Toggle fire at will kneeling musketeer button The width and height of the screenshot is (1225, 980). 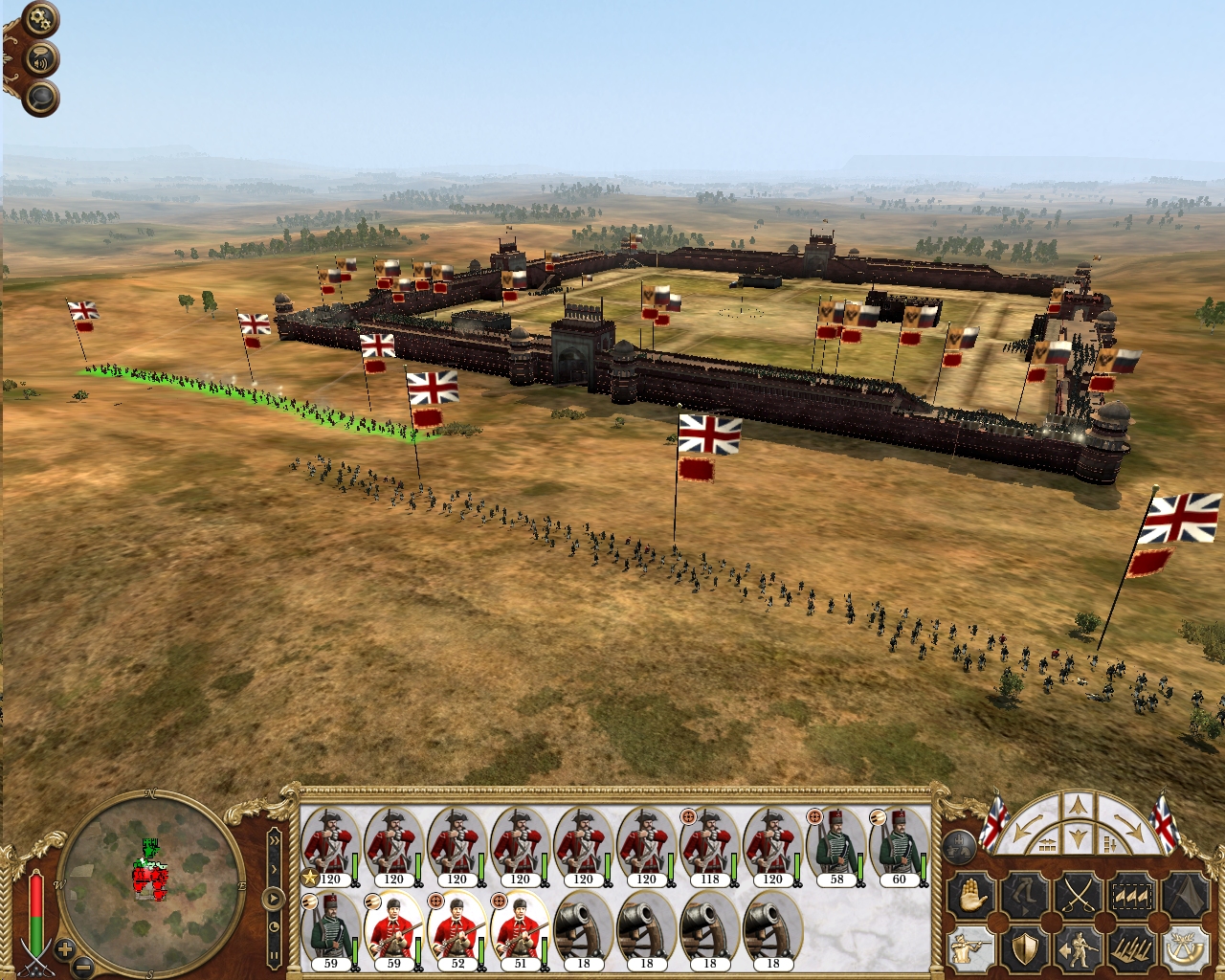pyautogui.click(x=969, y=948)
